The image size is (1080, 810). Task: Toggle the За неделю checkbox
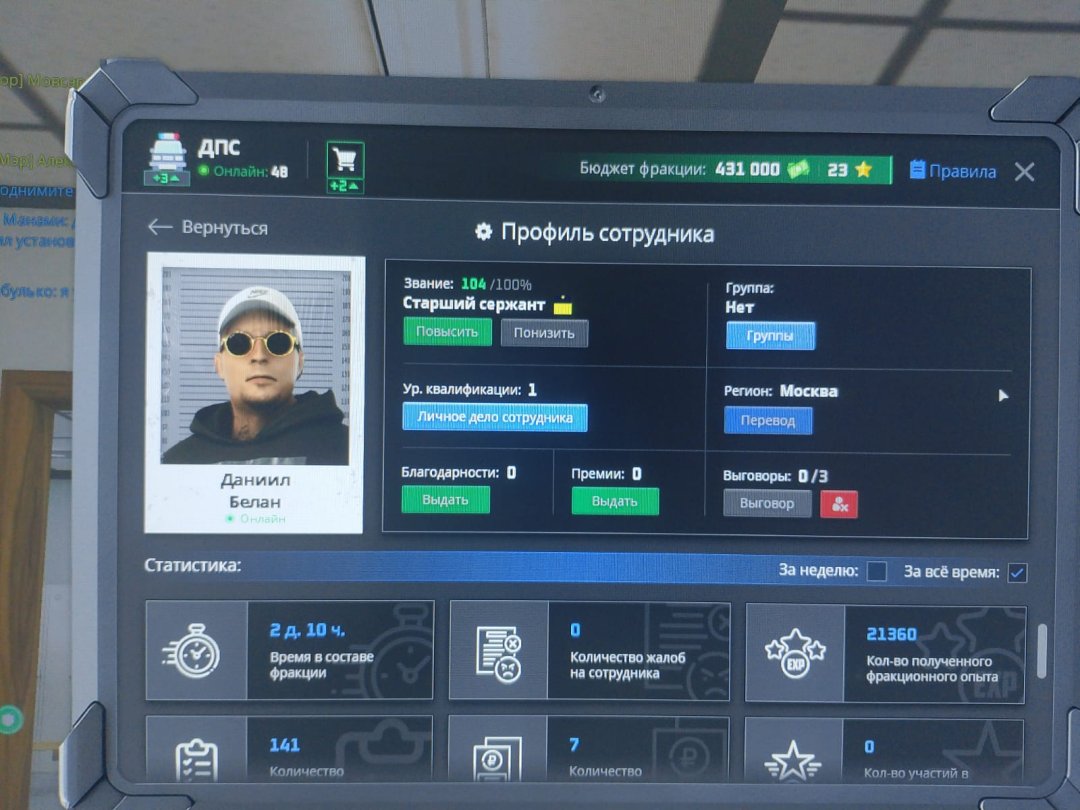(x=876, y=572)
